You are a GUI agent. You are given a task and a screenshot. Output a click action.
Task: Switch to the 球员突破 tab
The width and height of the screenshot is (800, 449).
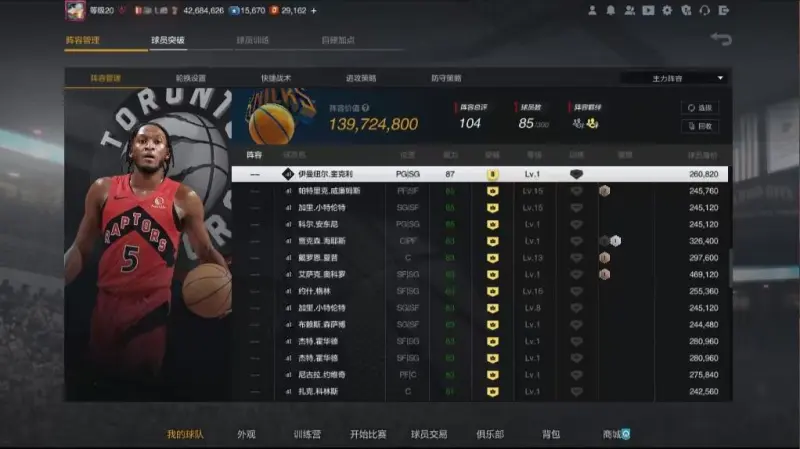[168, 41]
